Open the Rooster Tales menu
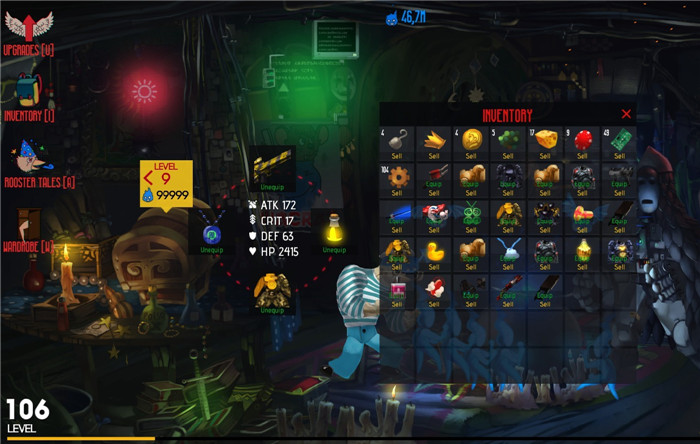 pyautogui.click(x=30, y=165)
